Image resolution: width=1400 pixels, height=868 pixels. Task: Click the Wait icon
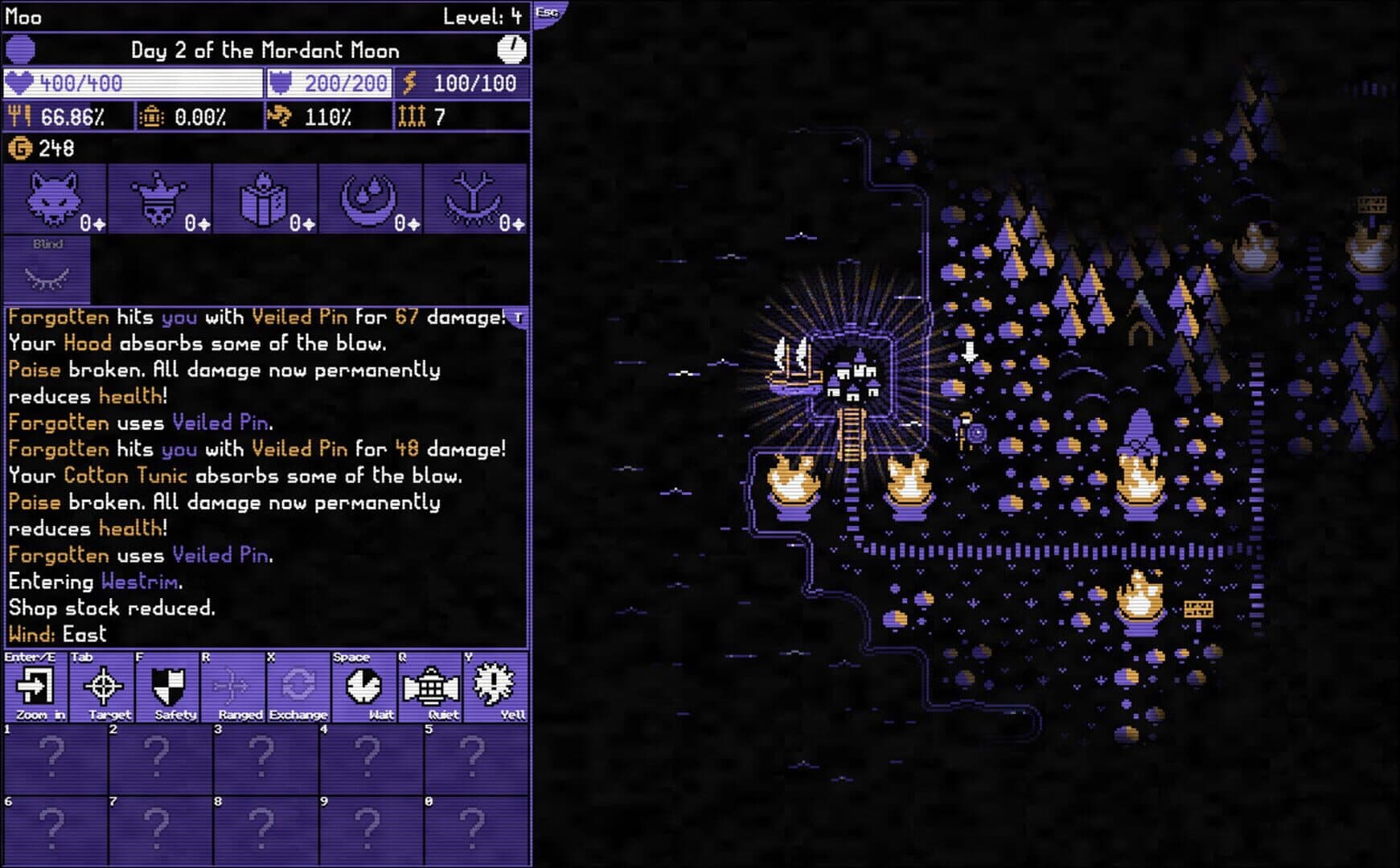pos(365,686)
